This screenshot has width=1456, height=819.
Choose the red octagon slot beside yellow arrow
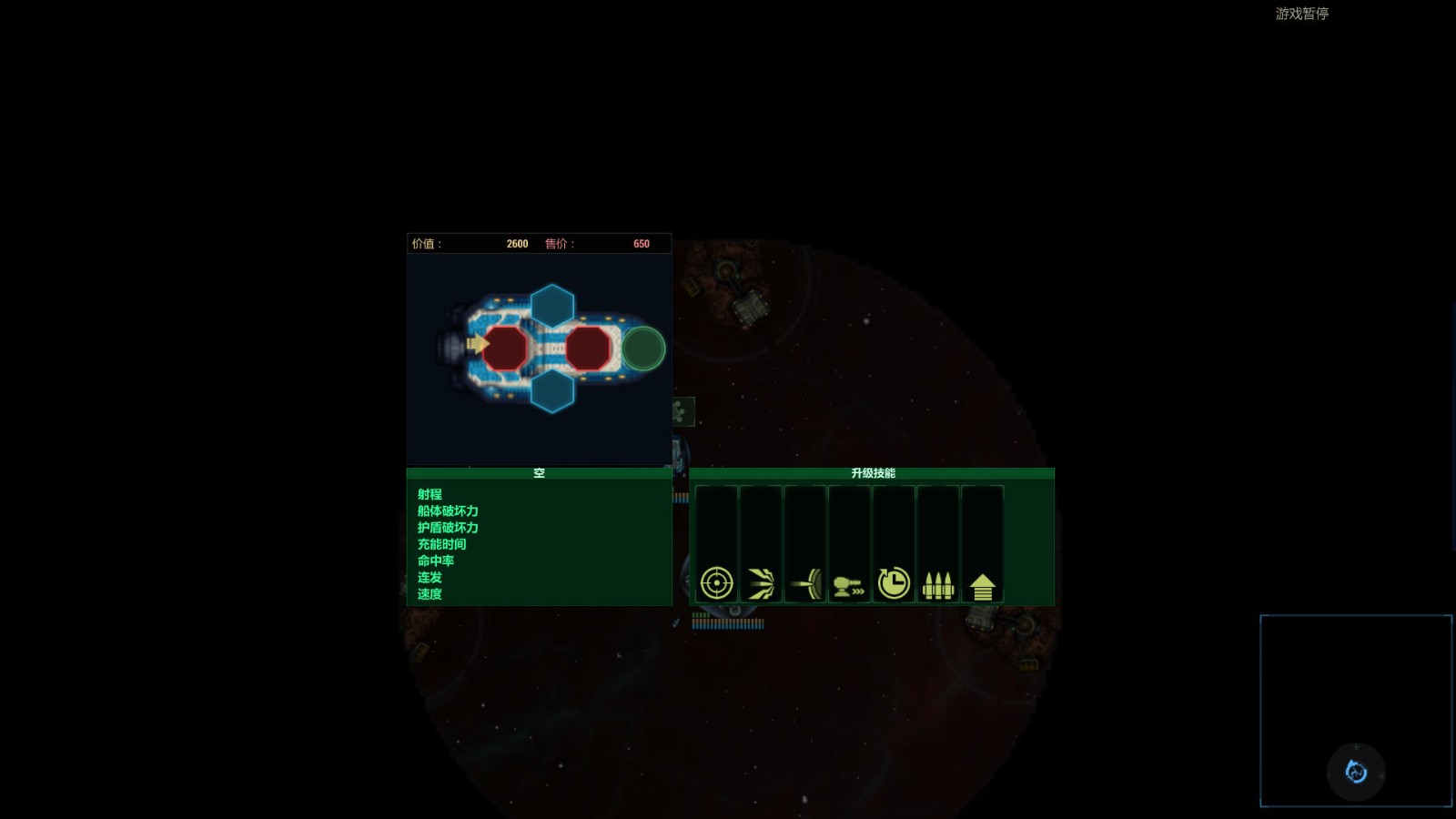coord(505,348)
